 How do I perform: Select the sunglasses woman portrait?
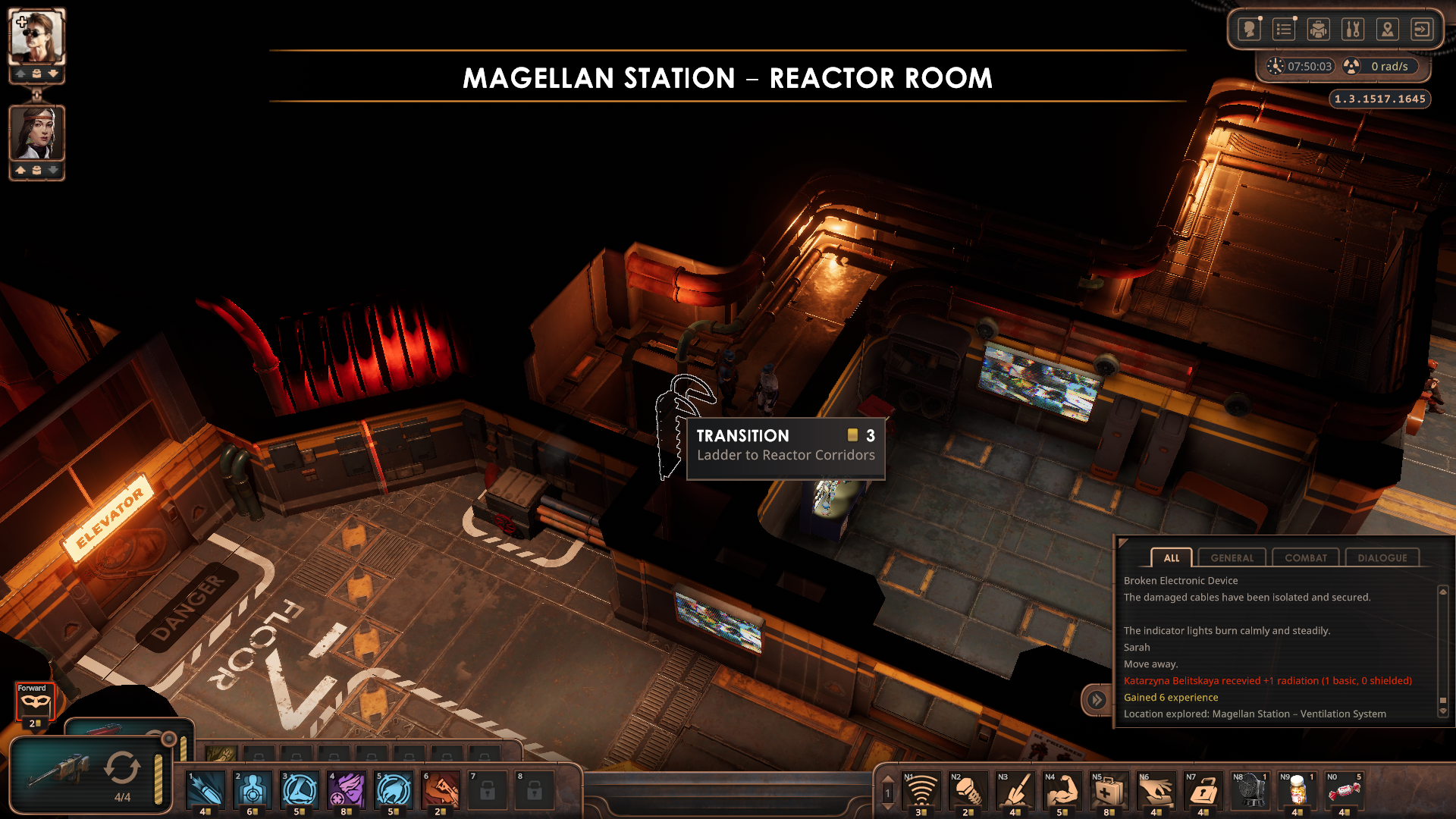pos(36,36)
